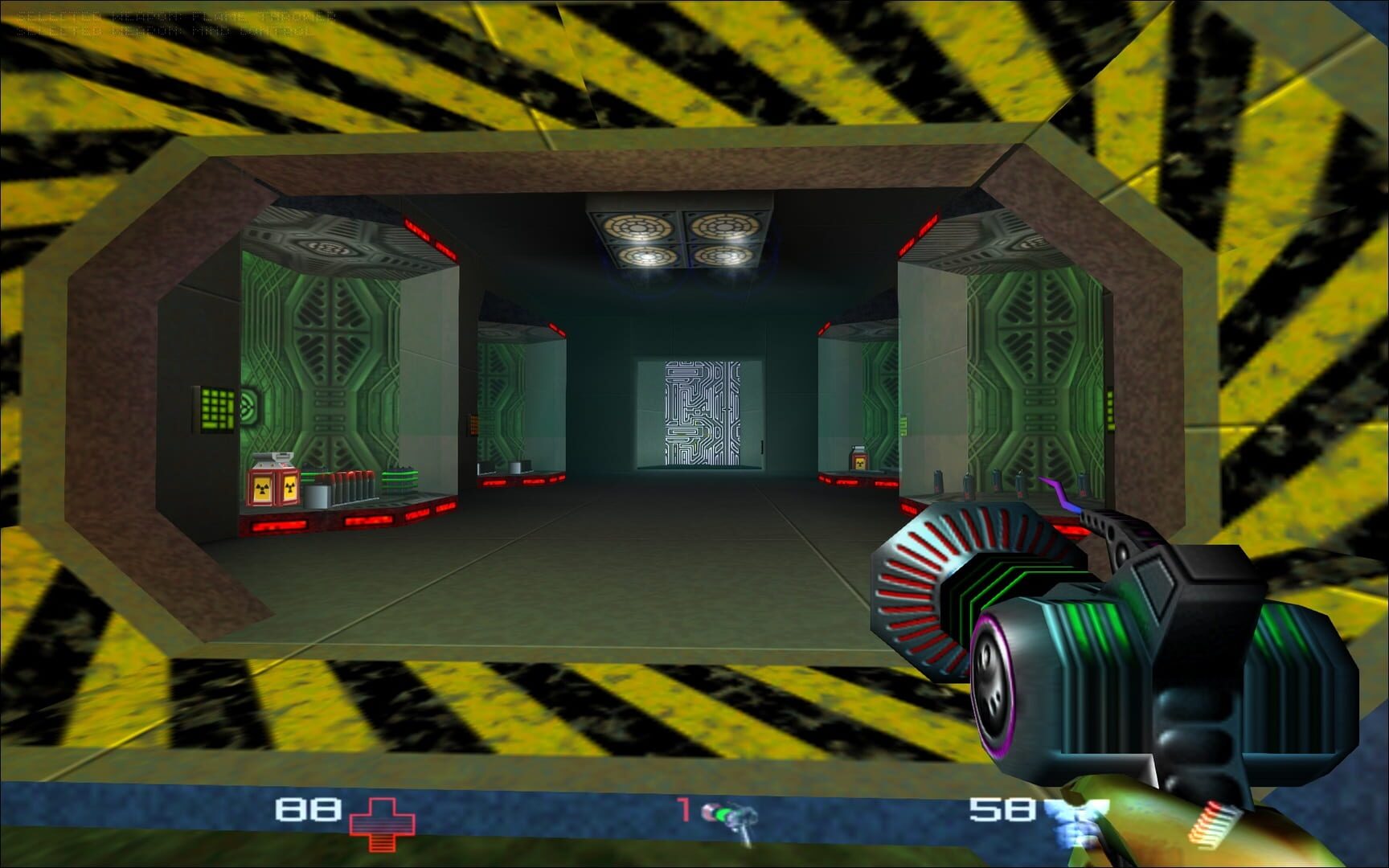Select the ammo value 58 in the HUD
The width and height of the screenshot is (1389, 868).
pyautogui.click(x=1002, y=808)
